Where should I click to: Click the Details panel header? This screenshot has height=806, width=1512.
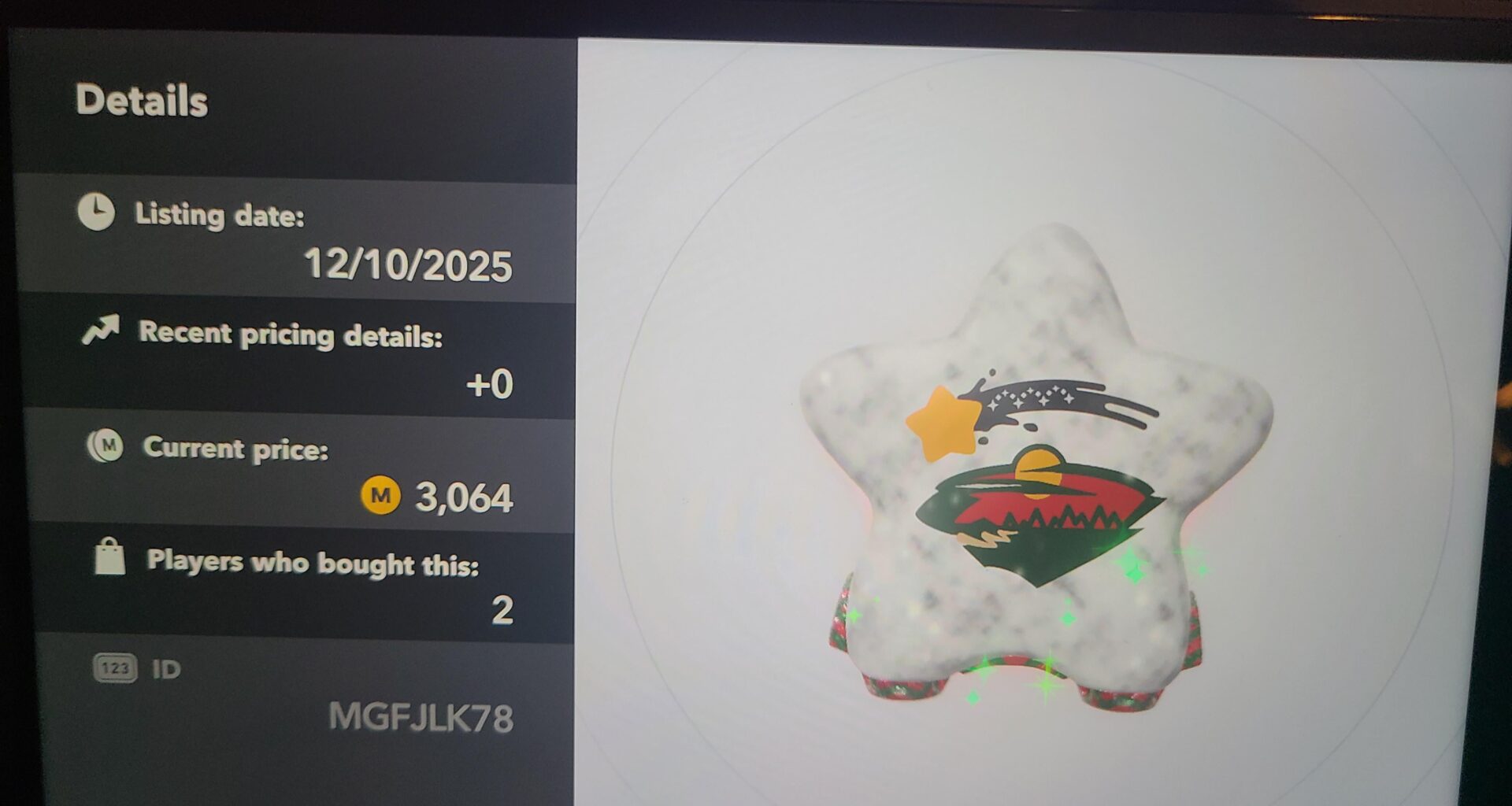(x=140, y=99)
